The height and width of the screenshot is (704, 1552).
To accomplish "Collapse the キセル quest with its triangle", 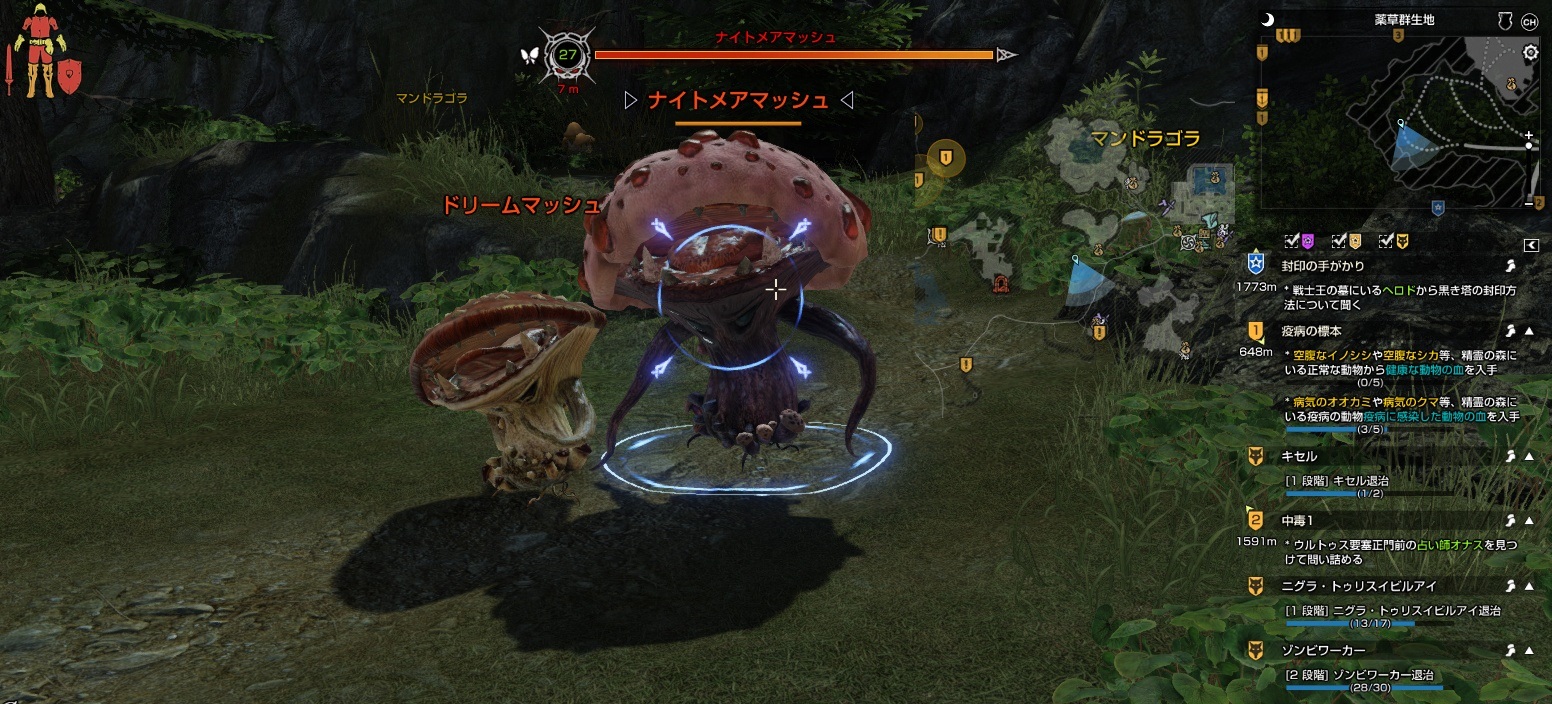I will (x=1529, y=456).
